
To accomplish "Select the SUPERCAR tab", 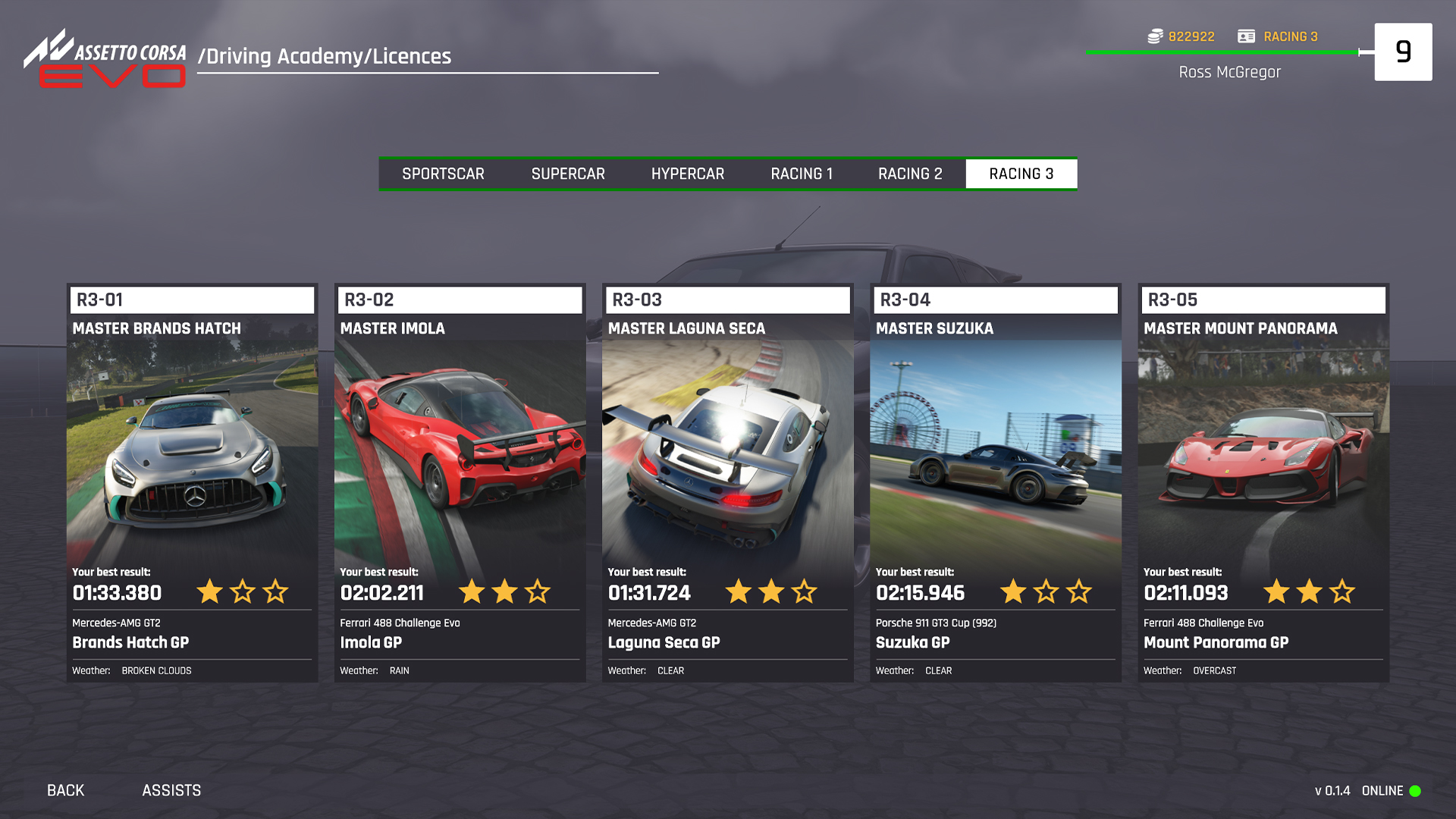I will point(568,173).
